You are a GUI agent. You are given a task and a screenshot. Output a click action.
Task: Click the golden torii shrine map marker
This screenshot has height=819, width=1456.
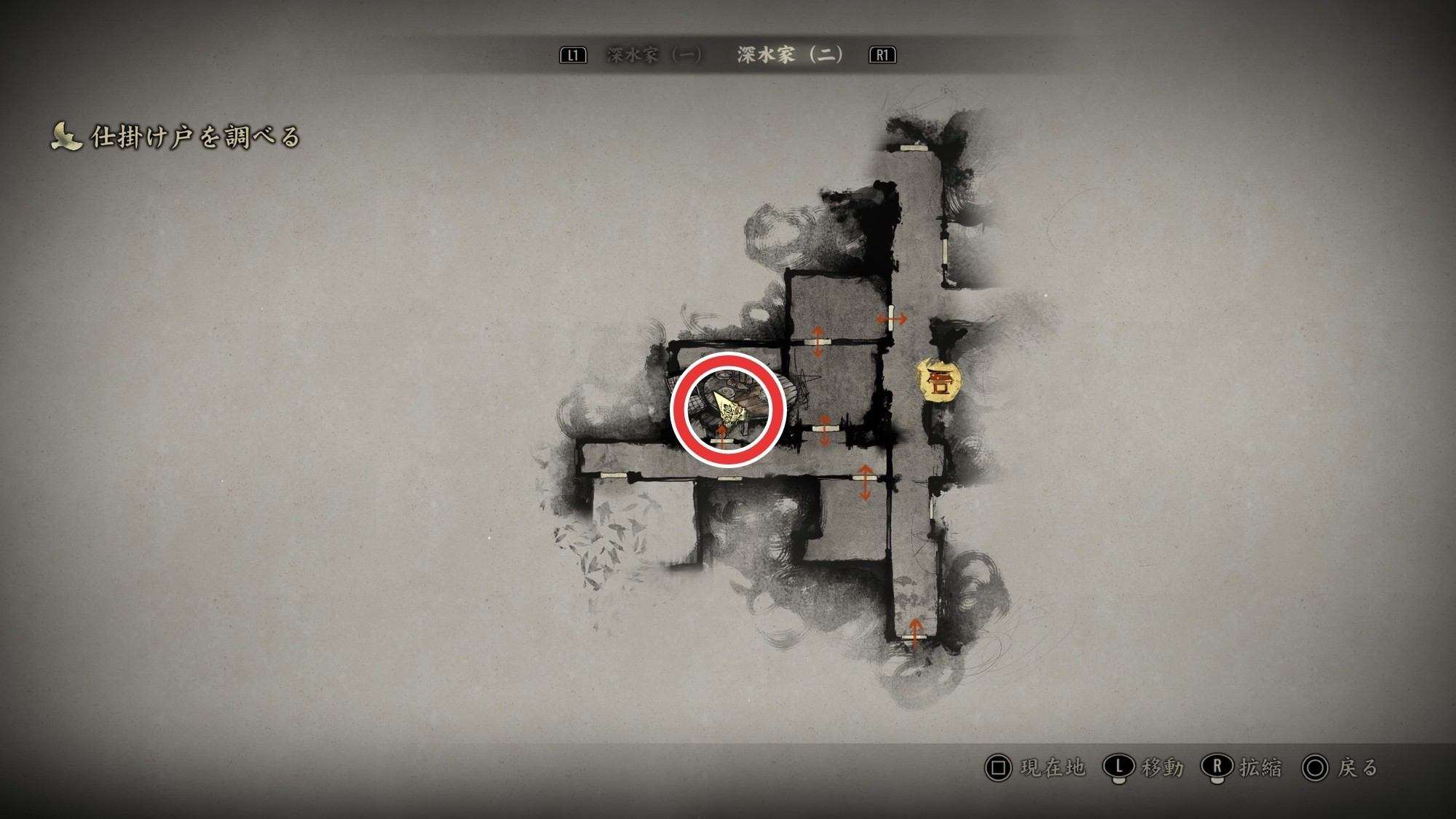pyautogui.click(x=938, y=381)
